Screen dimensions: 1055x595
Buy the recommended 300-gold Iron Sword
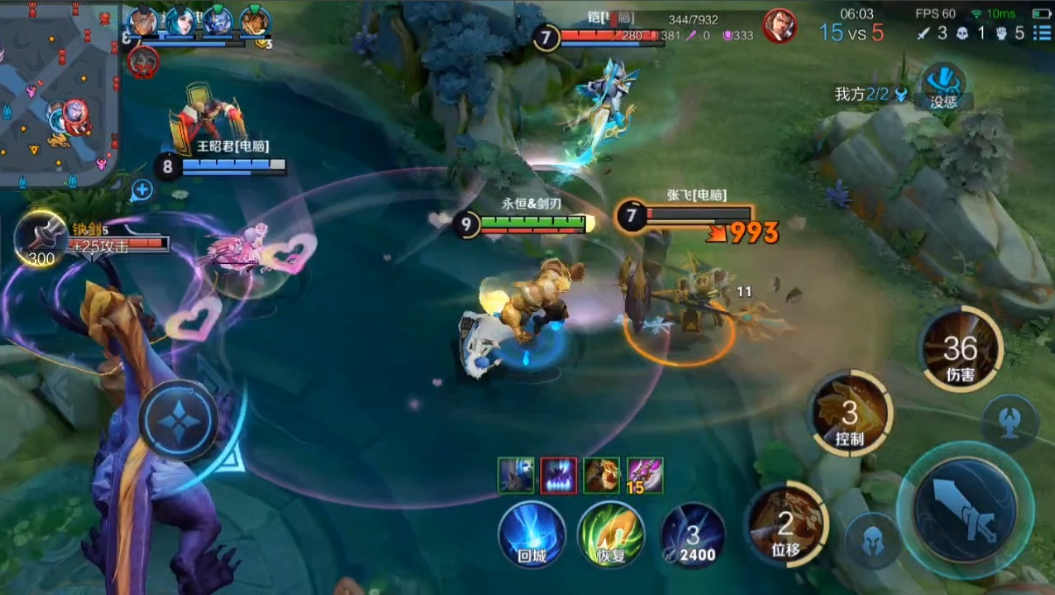40,238
